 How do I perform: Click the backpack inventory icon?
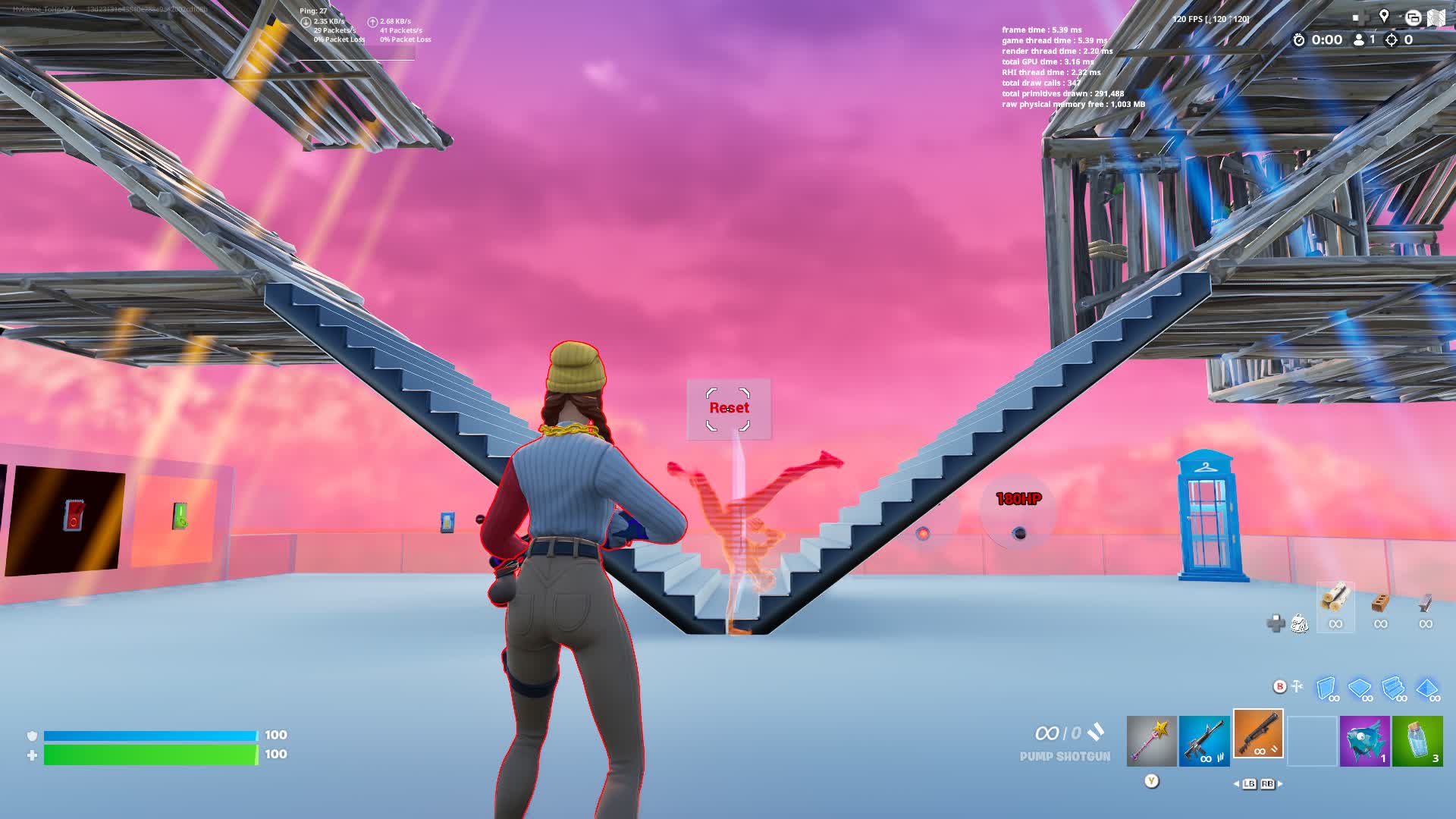tap(1300, 624)
